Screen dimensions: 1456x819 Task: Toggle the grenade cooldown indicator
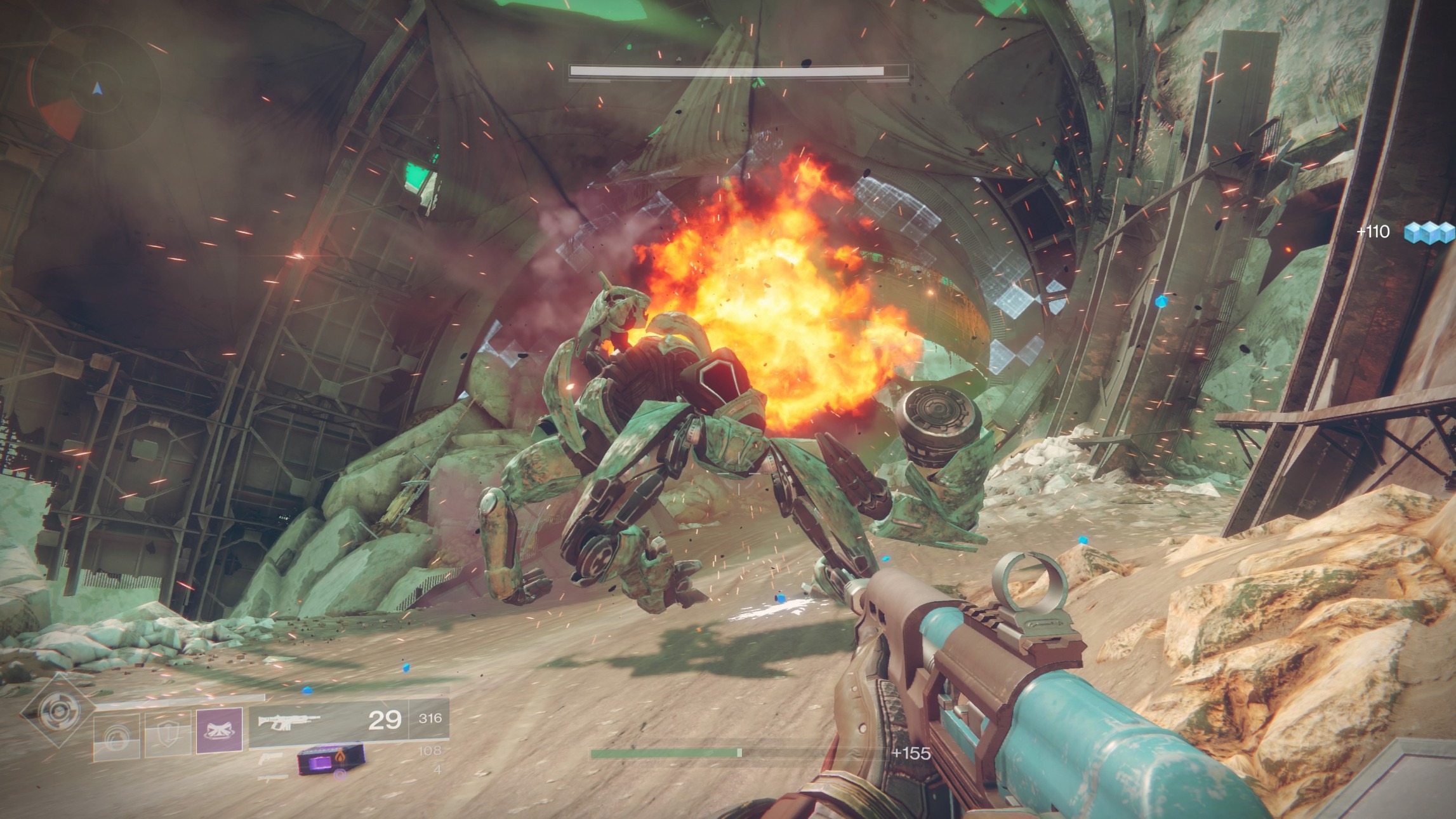(x=117, y=736)
